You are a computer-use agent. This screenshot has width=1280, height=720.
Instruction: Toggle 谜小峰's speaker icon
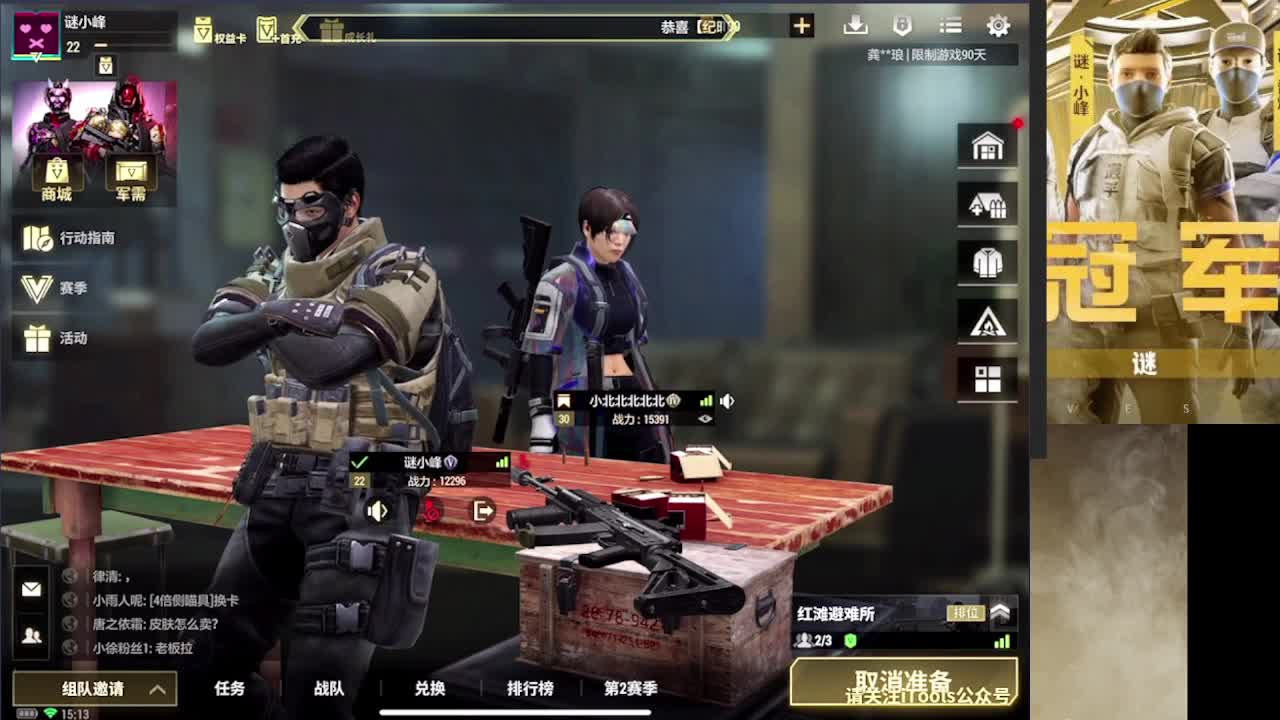[x=376, y=512]
